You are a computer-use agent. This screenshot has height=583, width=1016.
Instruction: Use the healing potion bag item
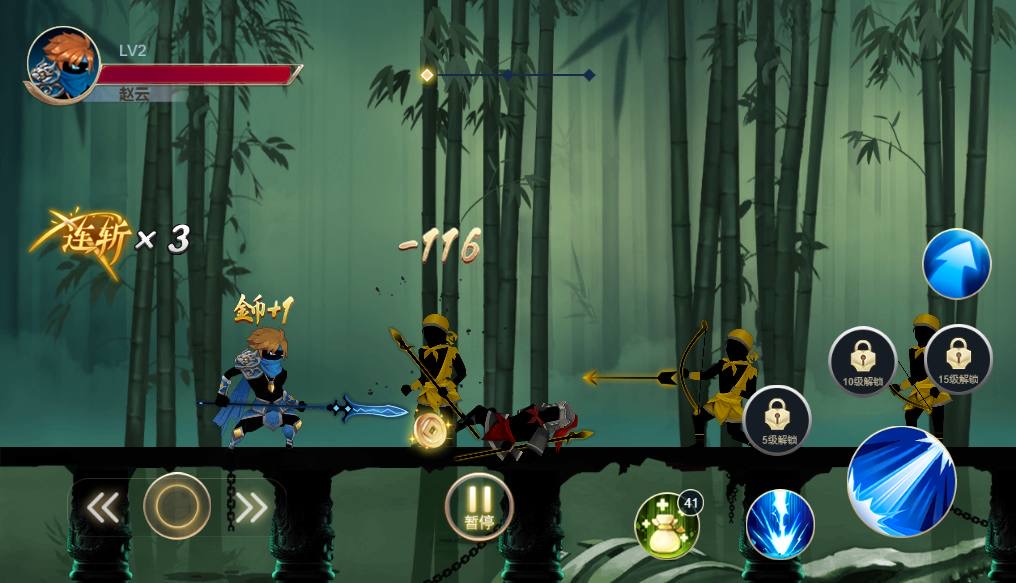point(666,526)
